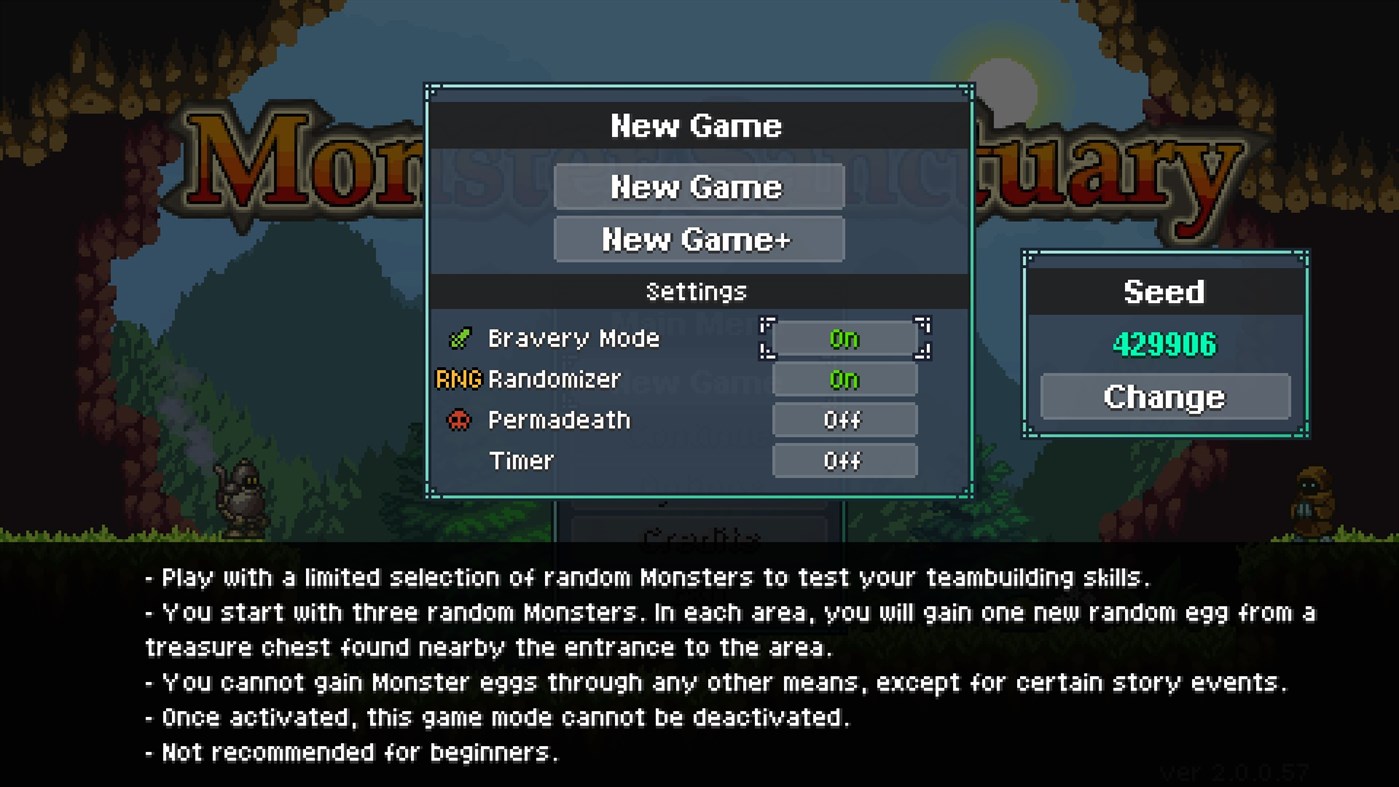Select New Game+ mode

click(699, 239)
